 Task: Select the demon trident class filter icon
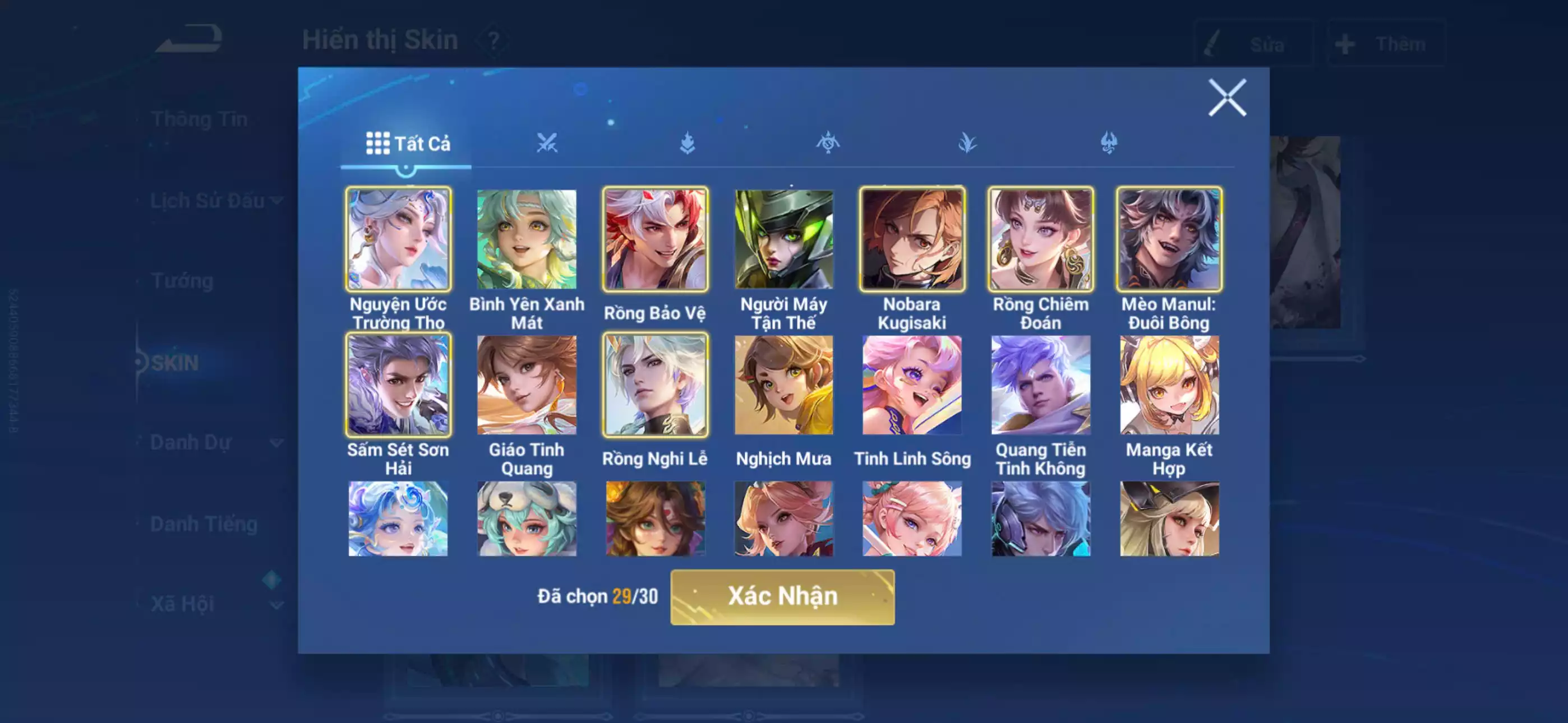[x=1109, y=142]
